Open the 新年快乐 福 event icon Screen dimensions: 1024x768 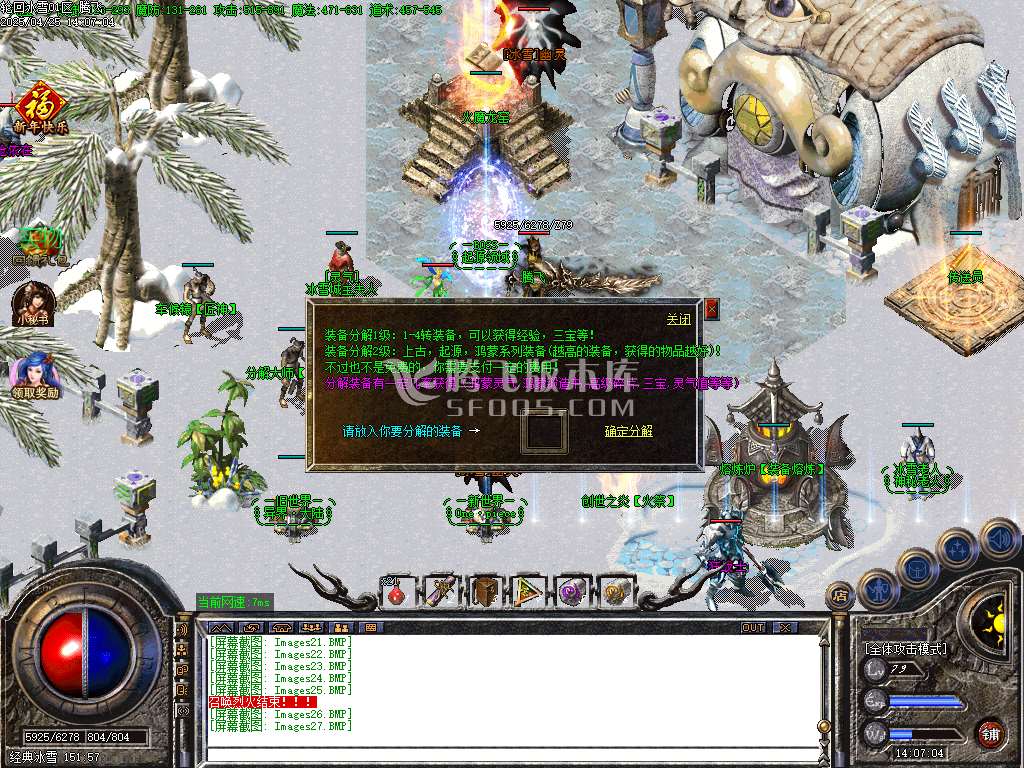coord(40,104)
